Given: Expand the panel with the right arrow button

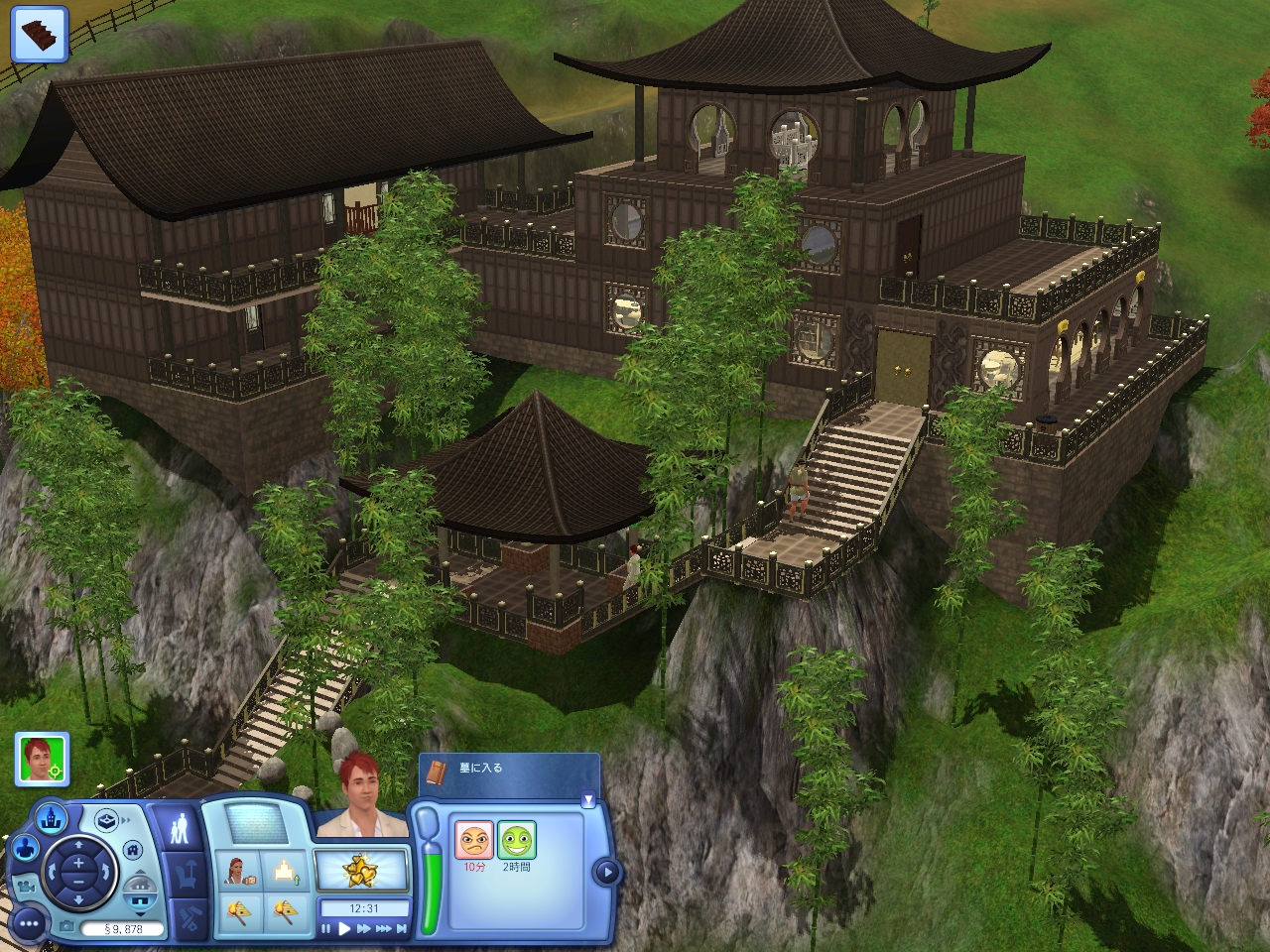Looking at the screenshot, I should click(605, 873).
